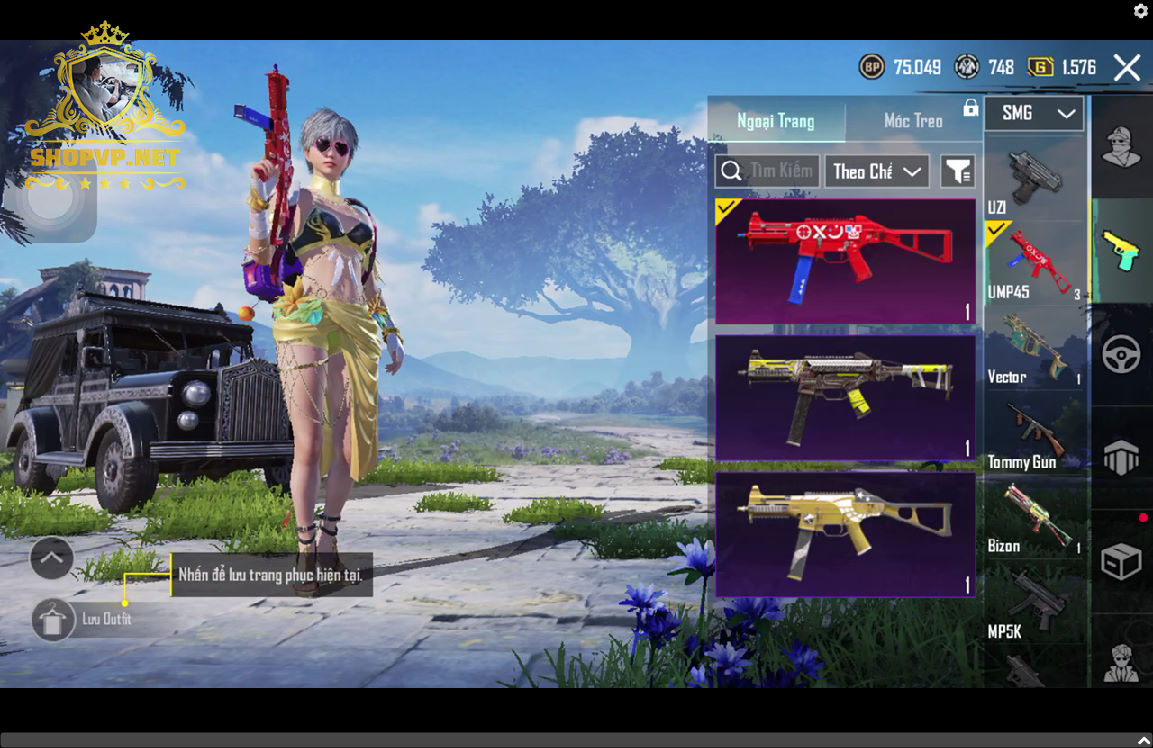Select UZI in the weapon list
Viewport: 1153px width, 748px height.
1034,181
